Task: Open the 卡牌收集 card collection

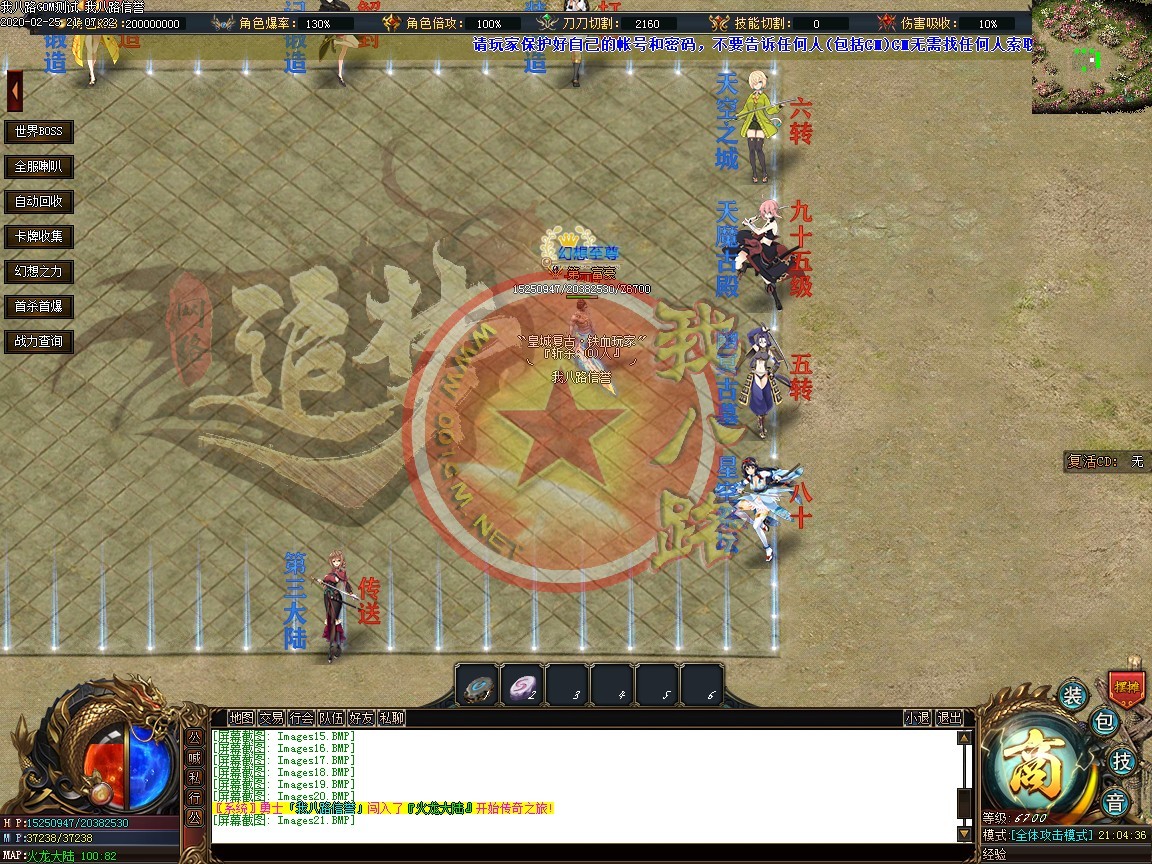Action: click(x=39, y=237)
